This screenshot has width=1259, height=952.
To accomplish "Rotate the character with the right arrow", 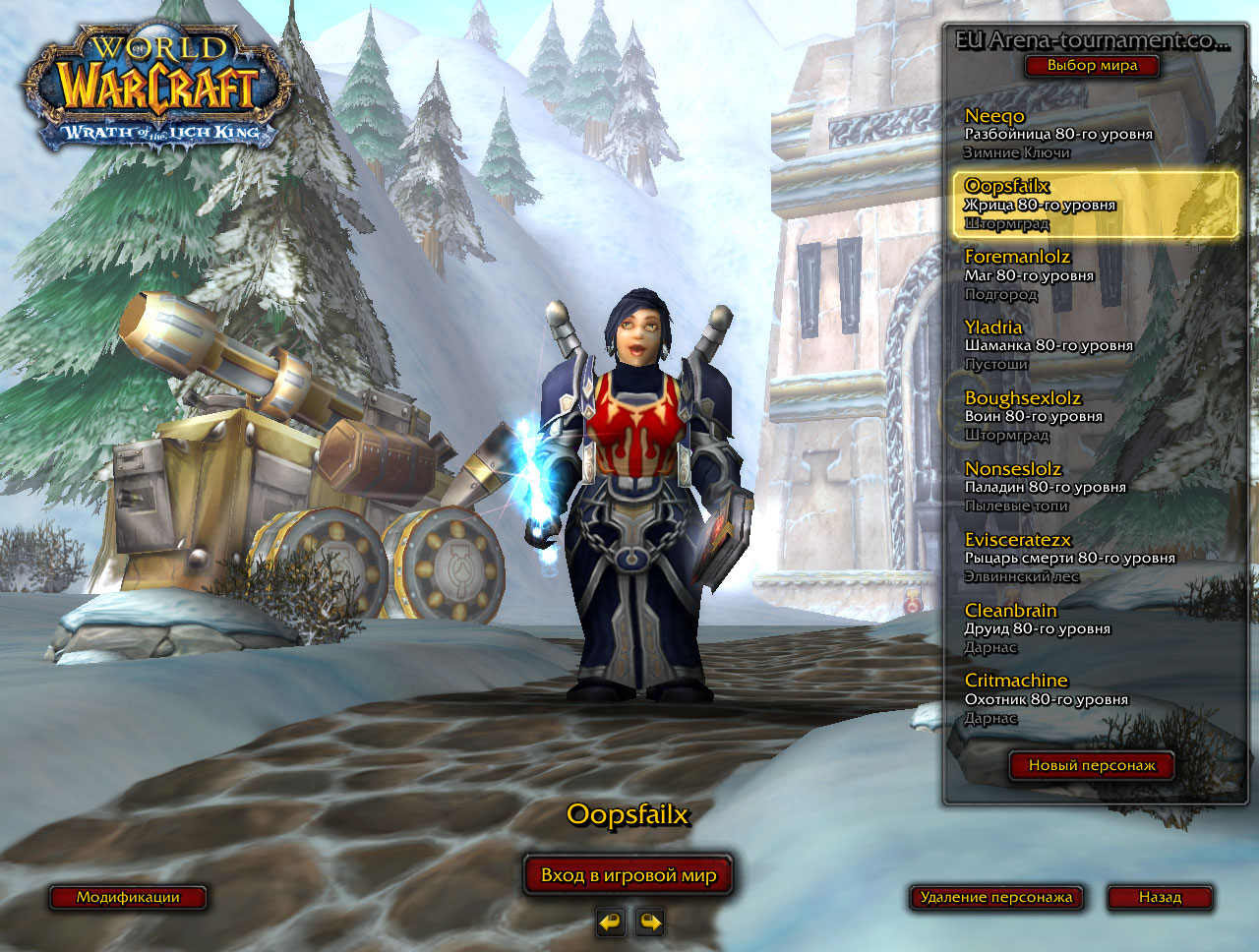I will click(x=650, y=922).
